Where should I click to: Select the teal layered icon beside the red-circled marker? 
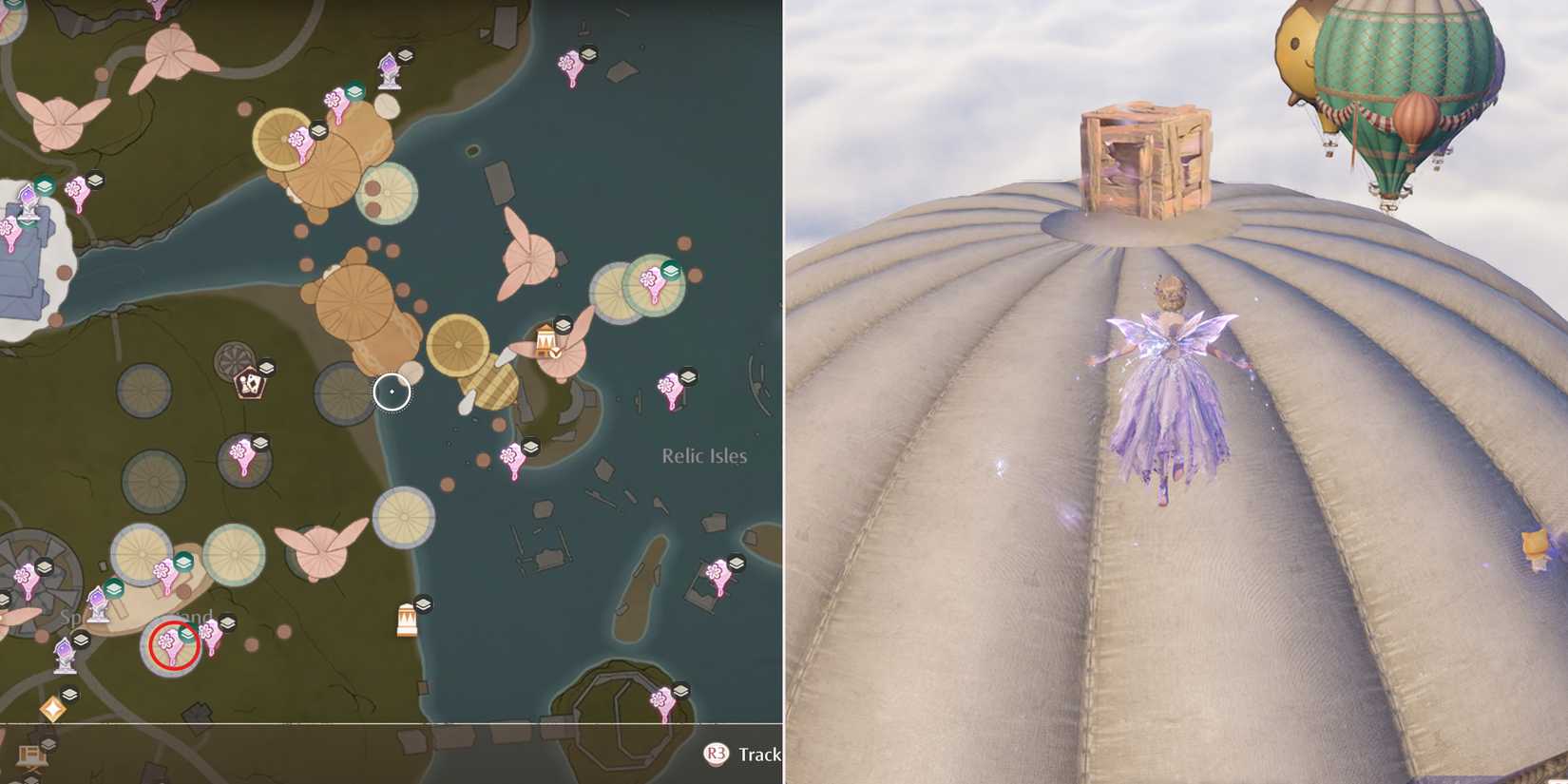point(185,634)
